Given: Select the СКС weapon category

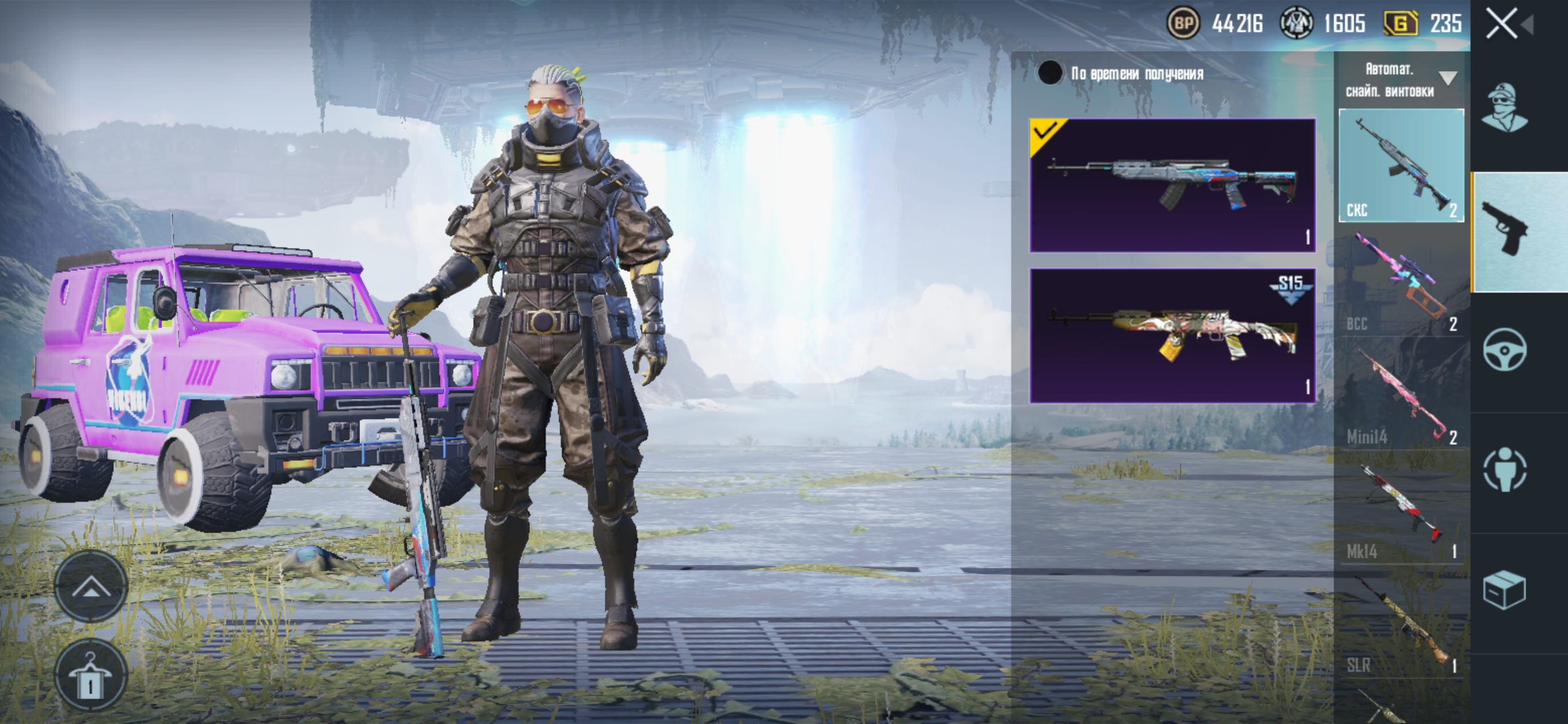Looking at the screenshot, I should point(1400,165).
